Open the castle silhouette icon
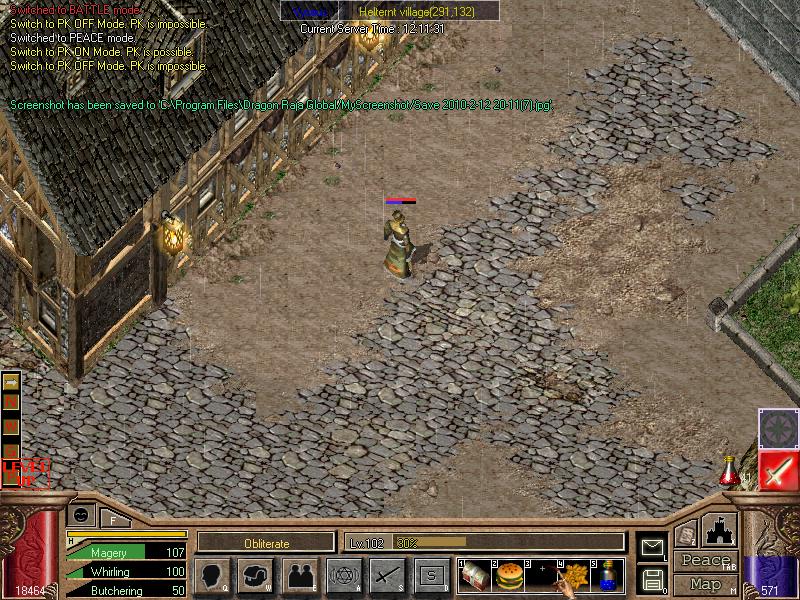This screenshot has width=800, height=600. (x=720, y=530)
